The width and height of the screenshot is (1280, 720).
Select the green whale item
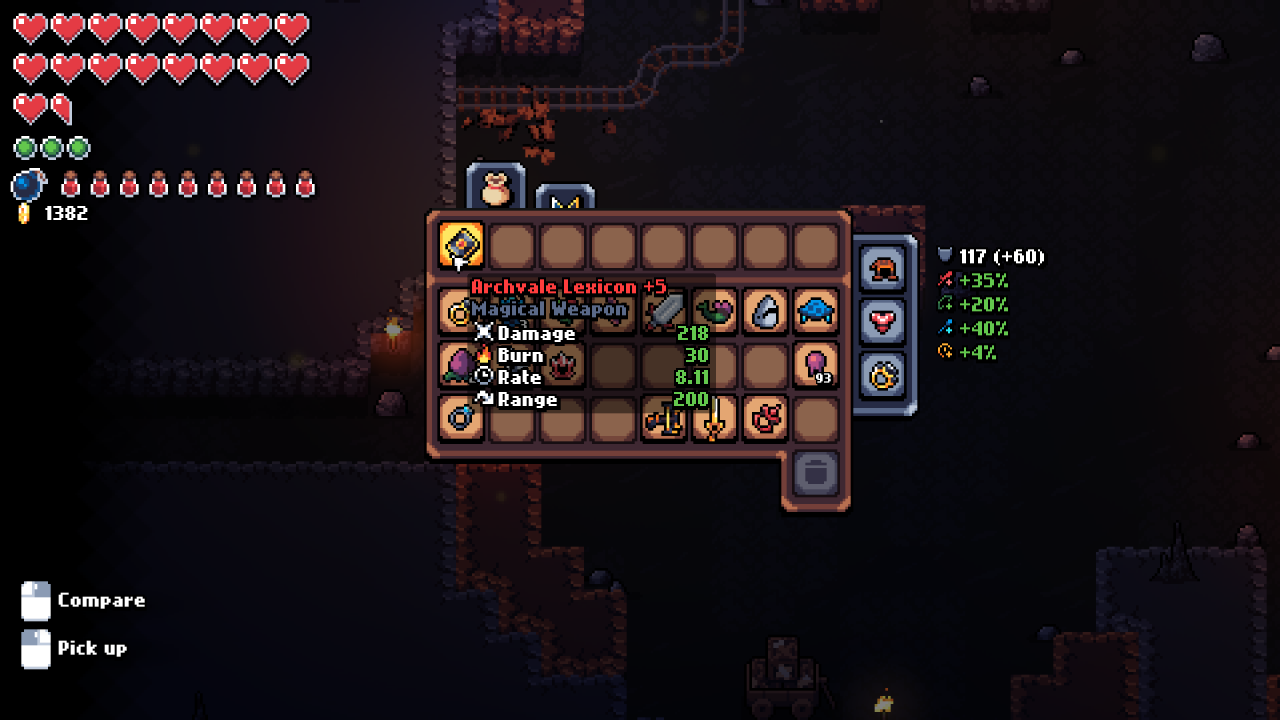point(715,311)
